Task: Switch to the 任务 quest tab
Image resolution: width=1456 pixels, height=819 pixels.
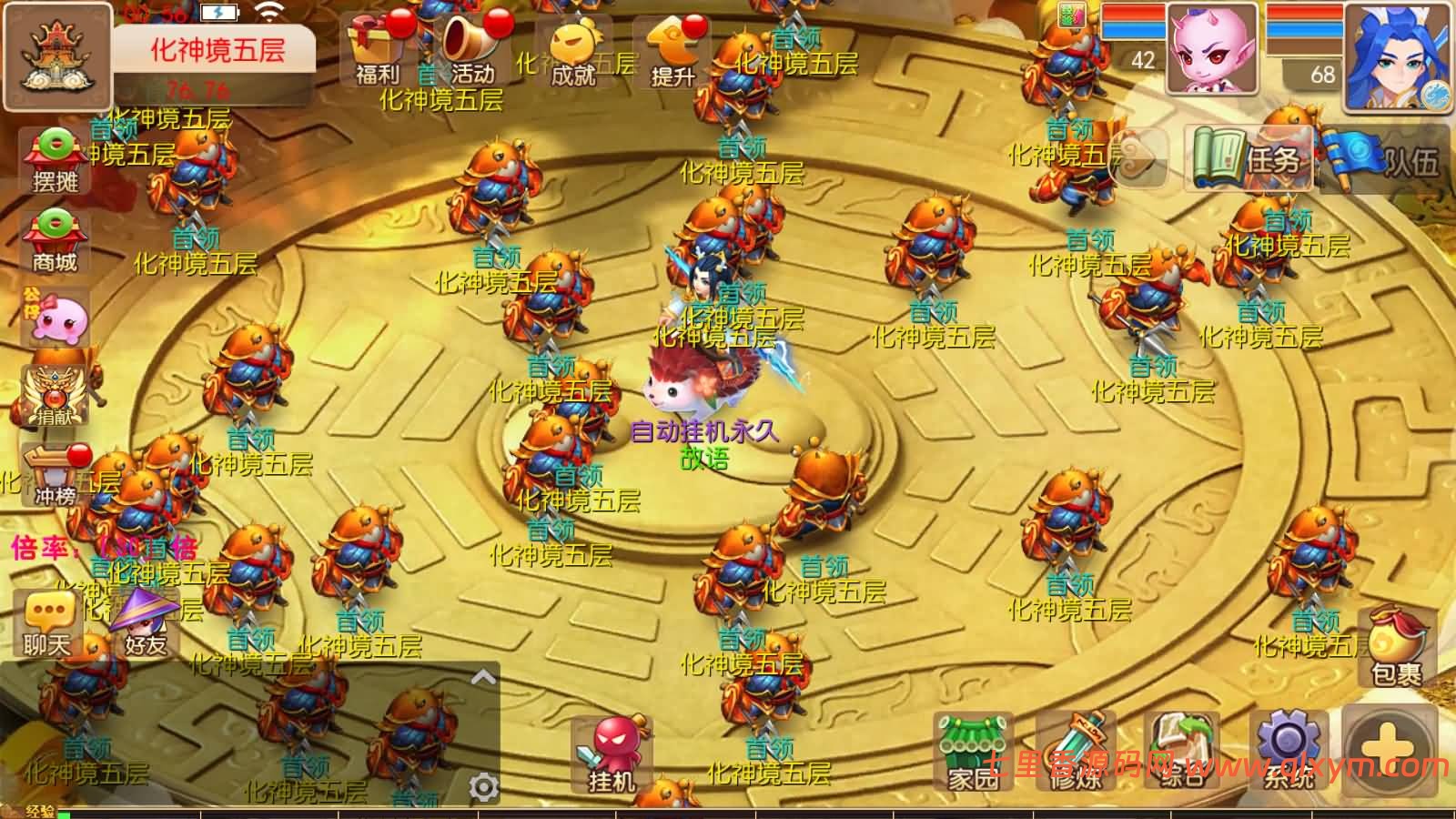Action: tap(1249, 160)
